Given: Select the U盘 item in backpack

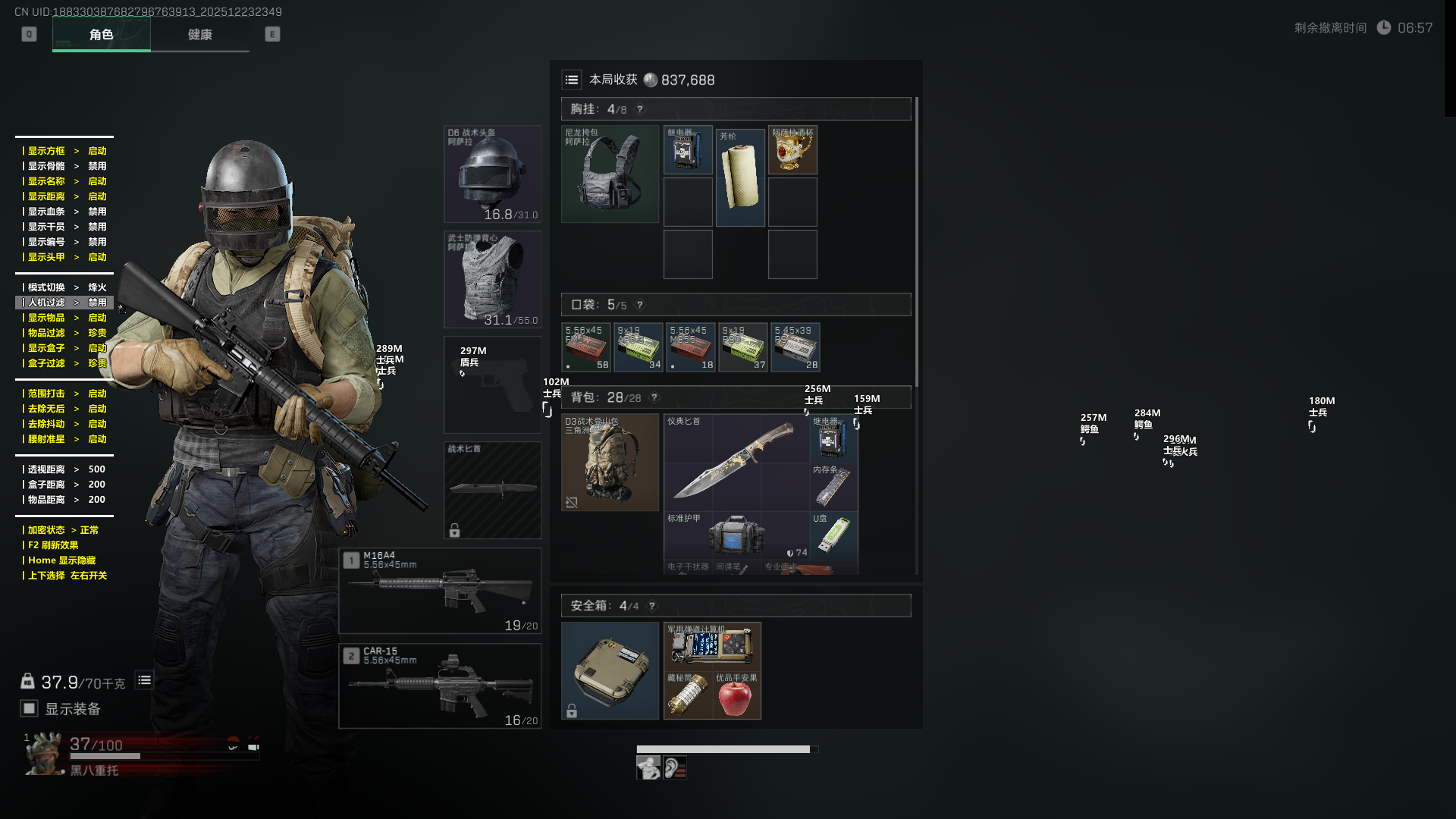Looking at the screenshot, I should click(833, 534).
